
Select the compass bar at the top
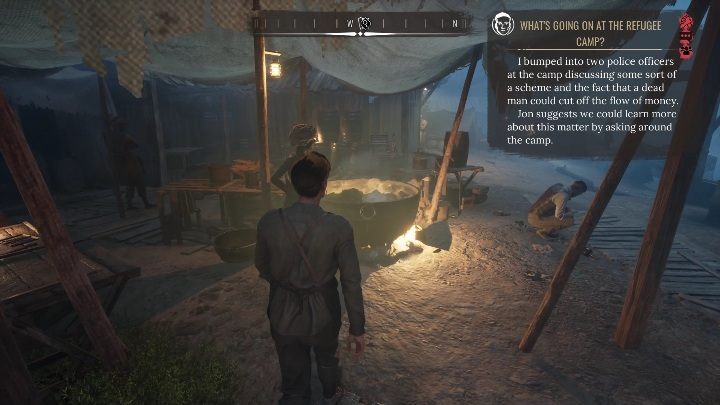[x=362, y=23]
